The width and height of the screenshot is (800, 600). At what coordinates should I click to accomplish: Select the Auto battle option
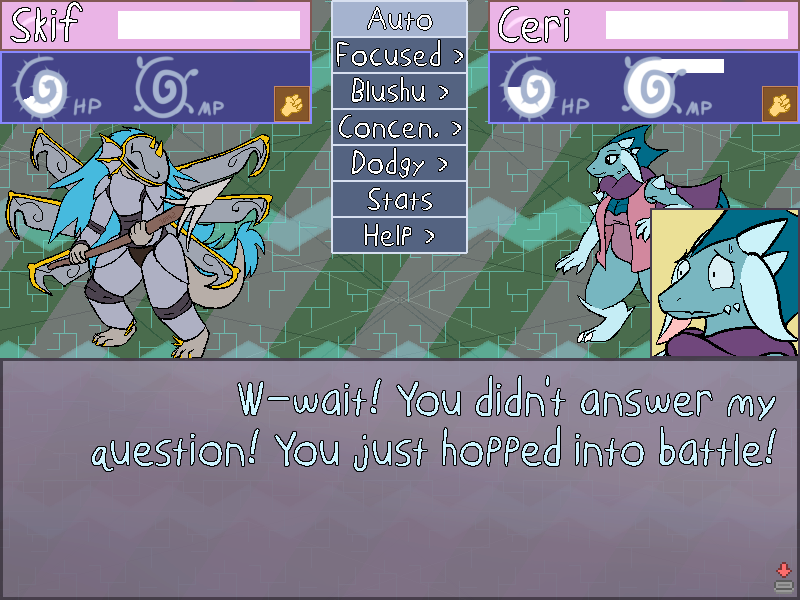[399, 18]
